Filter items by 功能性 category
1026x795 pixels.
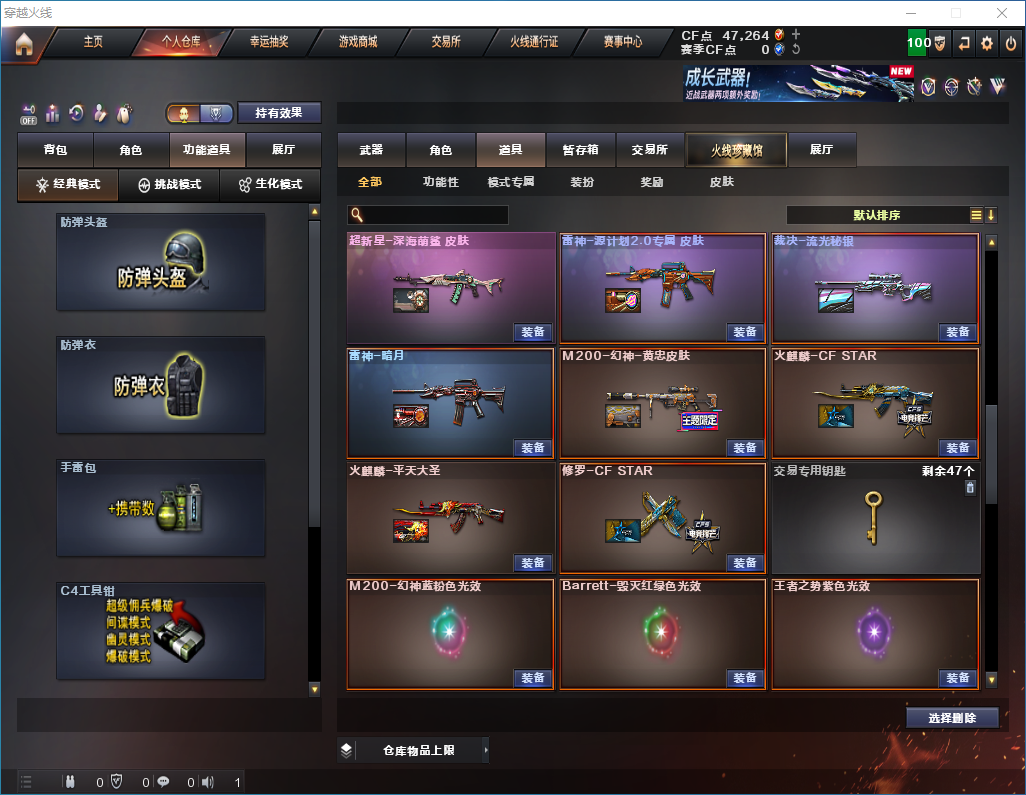click(440, 182)
